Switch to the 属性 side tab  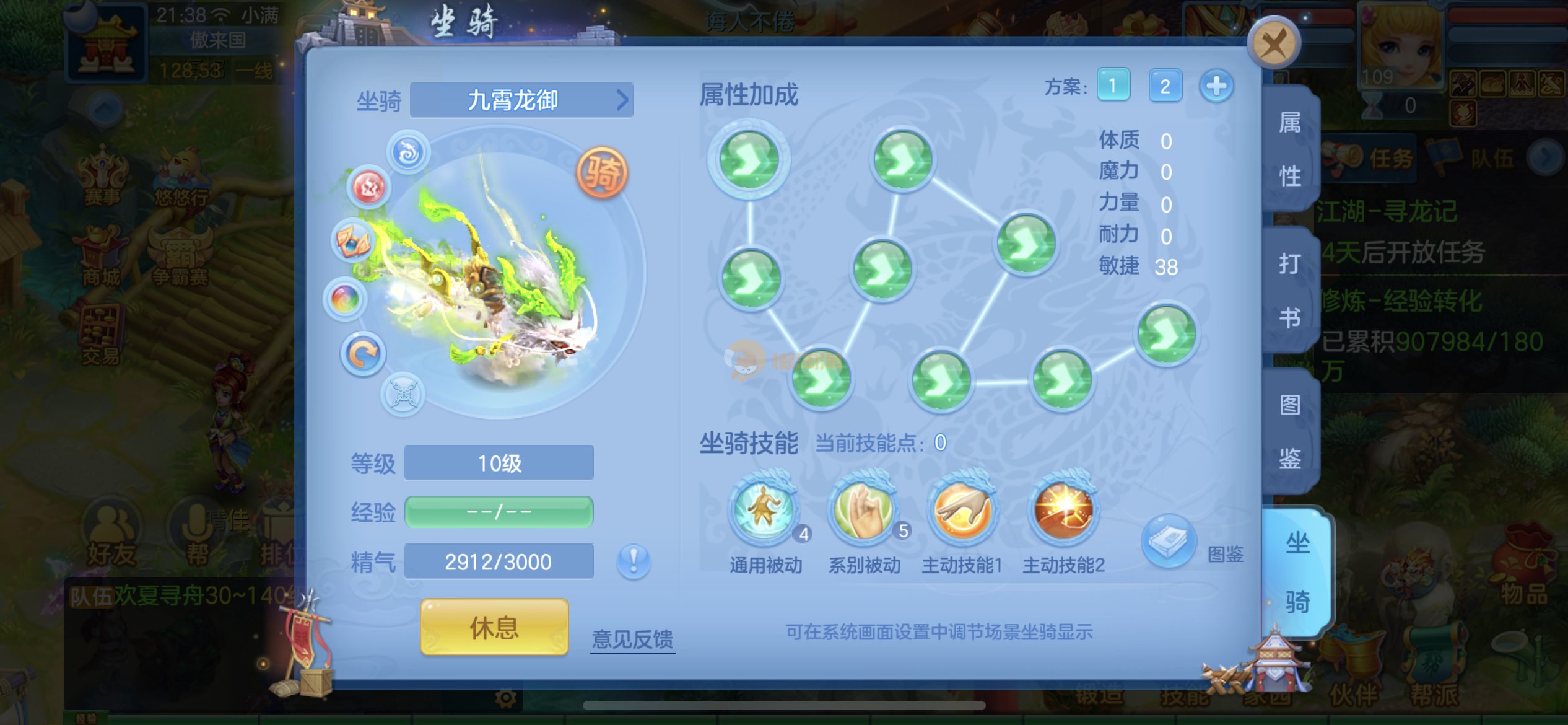1290,149
